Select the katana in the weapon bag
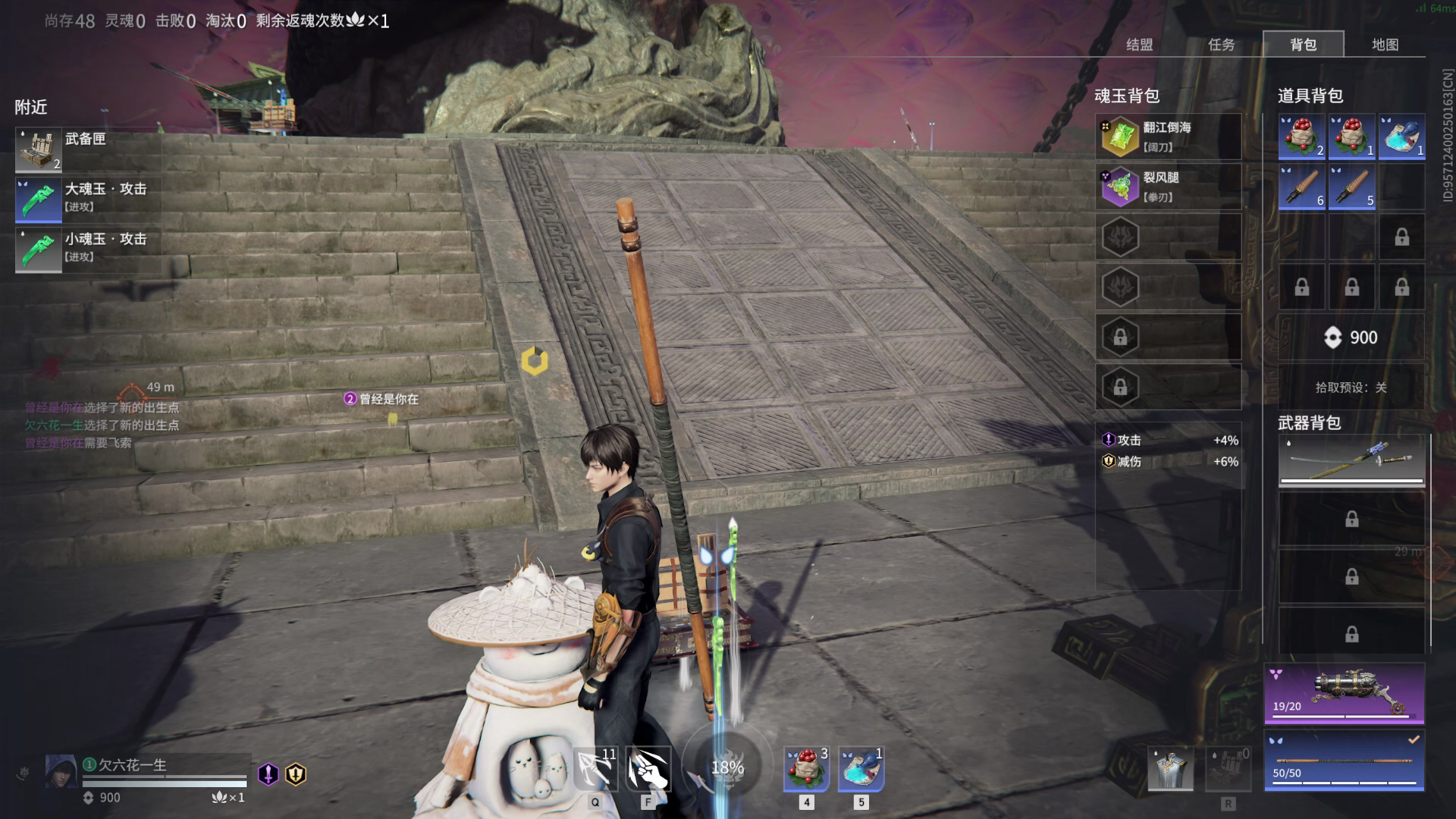Image resolution: width=1456 pixels, height=819 pixels. 1351,460
